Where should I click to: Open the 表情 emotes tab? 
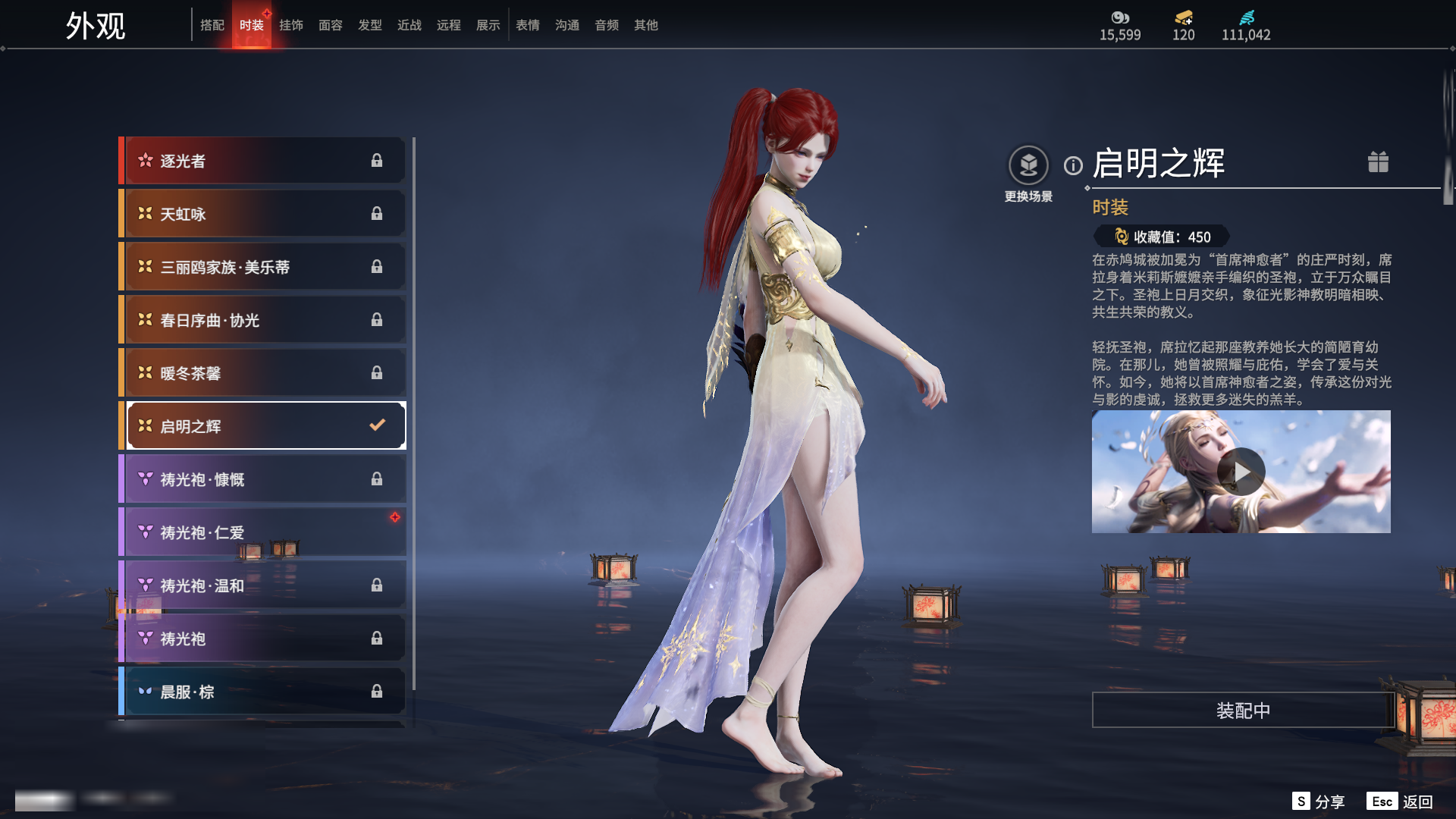pos(528,25)
